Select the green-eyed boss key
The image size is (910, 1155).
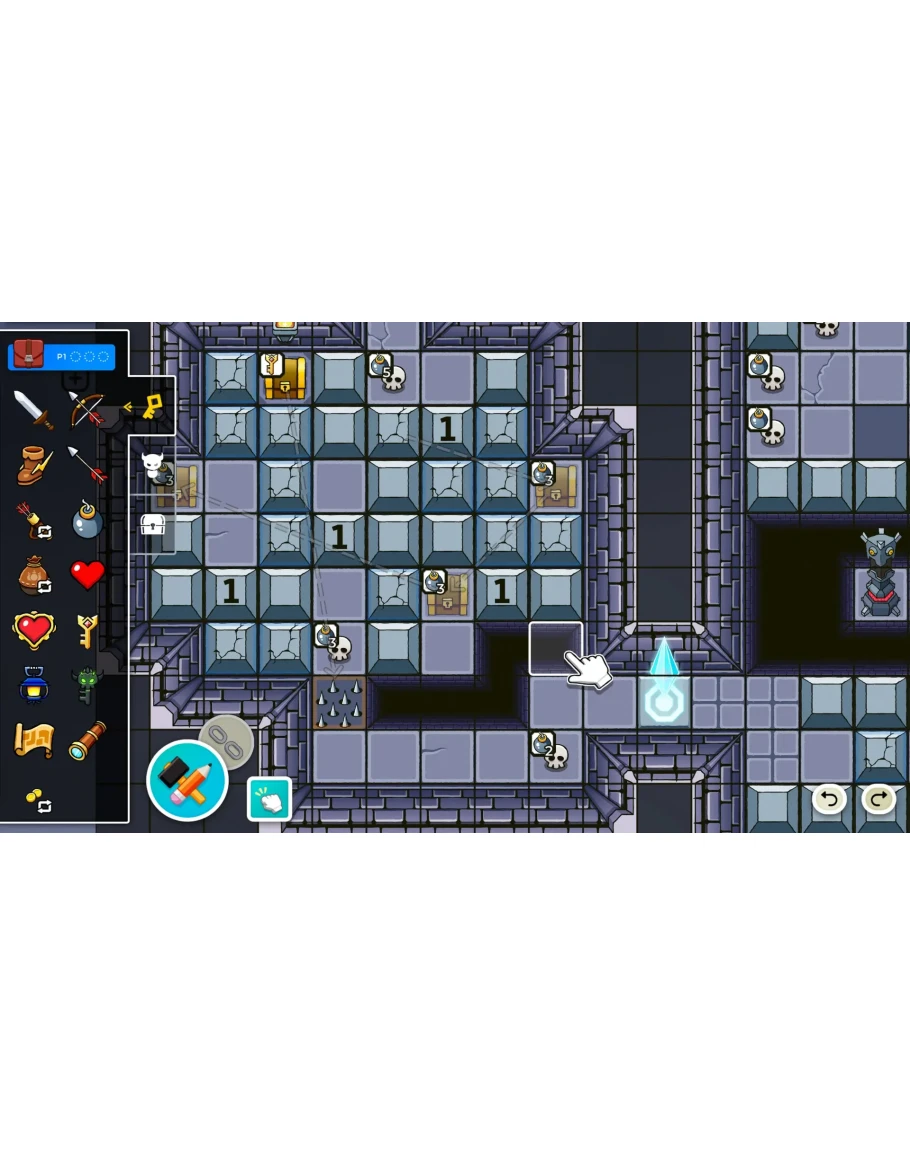[87, 686]
